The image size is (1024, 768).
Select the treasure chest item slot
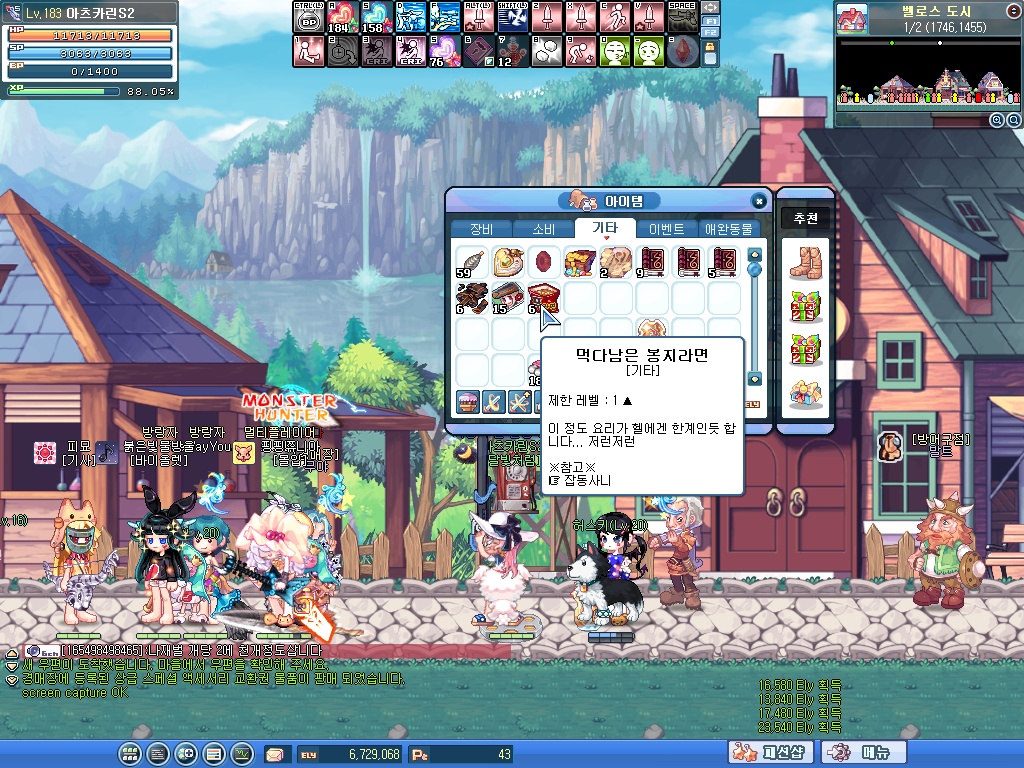tap(580, 262)
